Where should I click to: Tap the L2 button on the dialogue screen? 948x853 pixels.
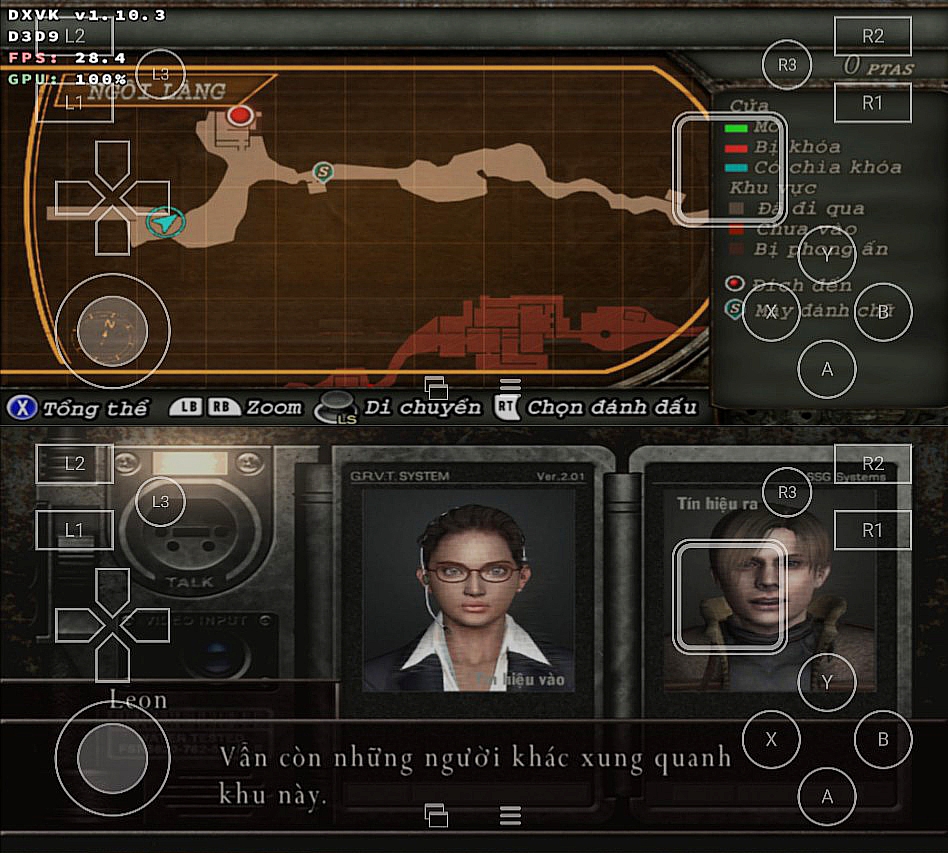pyautogui.click(x=75, y=464)
